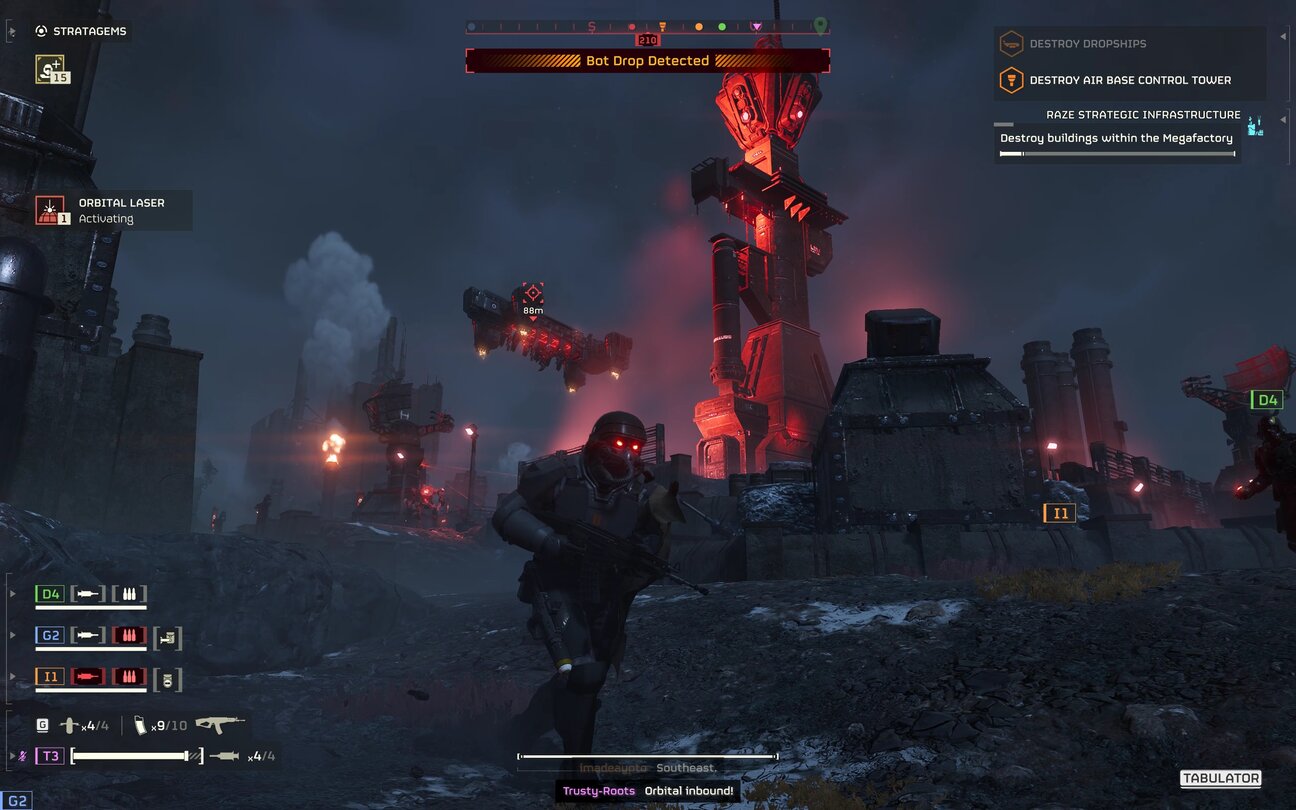Click your own T3 player tag
This screenshot has height=810, width=1296.
50,756
